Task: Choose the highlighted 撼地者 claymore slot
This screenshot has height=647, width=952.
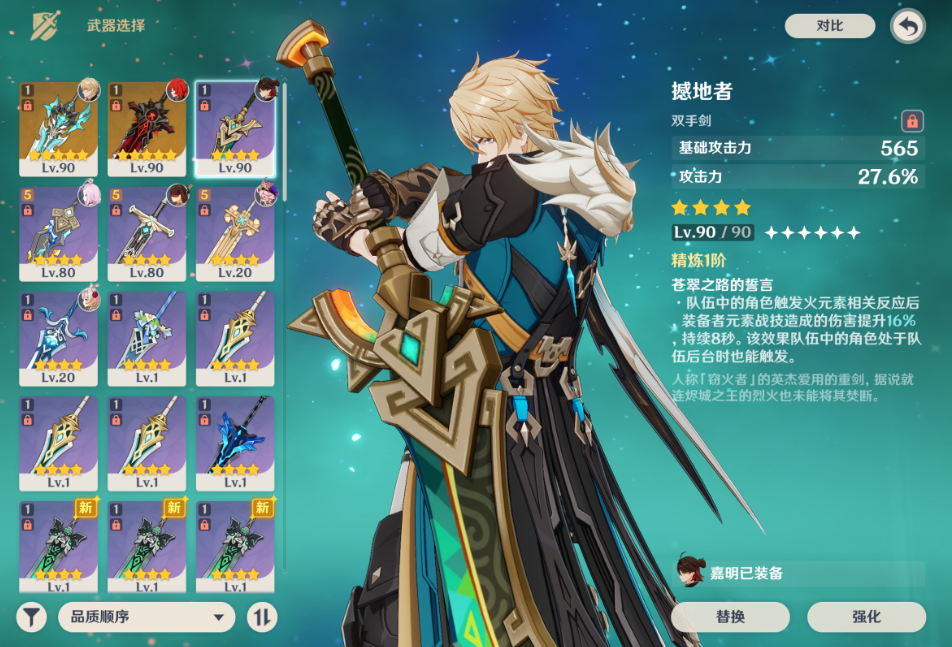Action: pyautogui.click(x=235, y=128)
